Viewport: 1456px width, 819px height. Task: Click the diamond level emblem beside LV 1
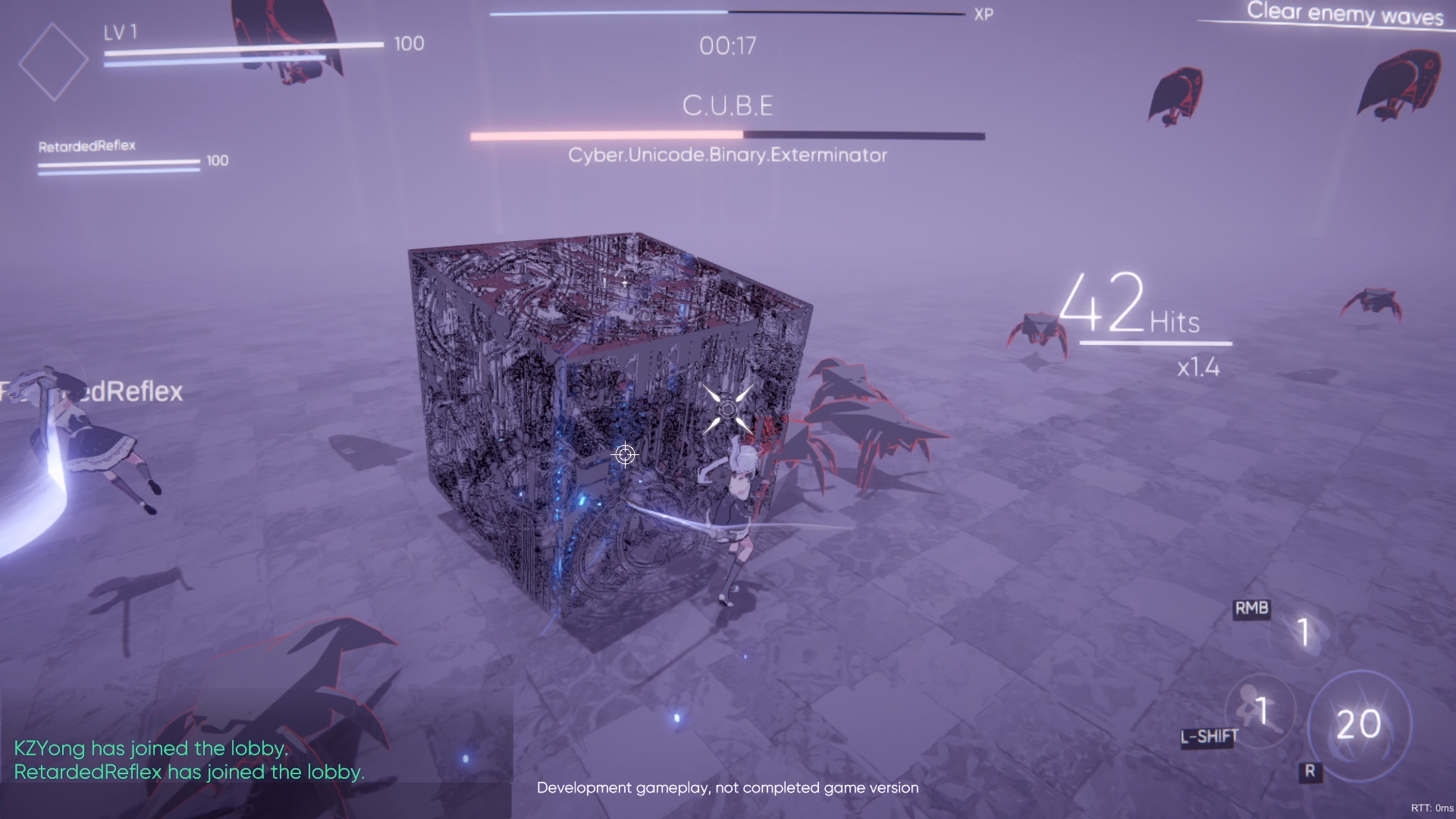tap(55, 59)
